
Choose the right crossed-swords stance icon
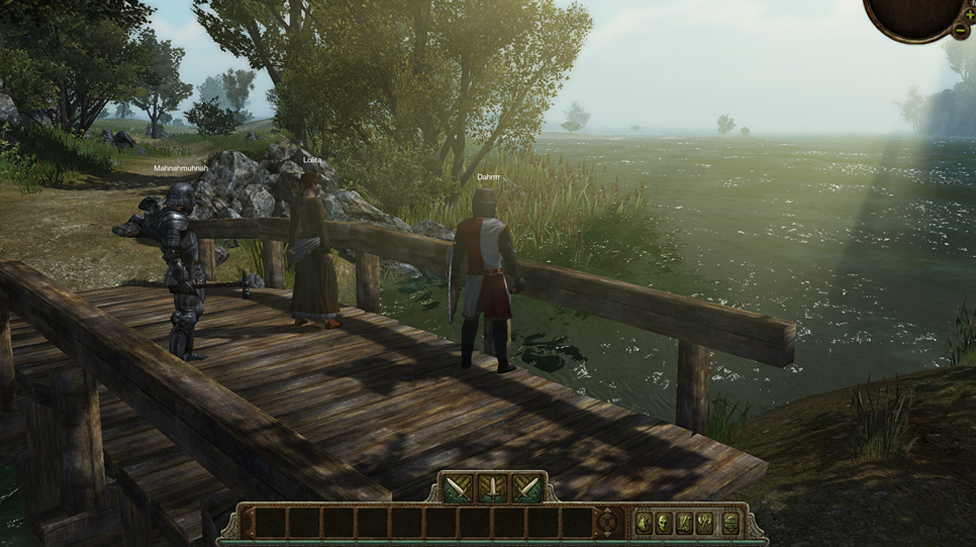526,488
